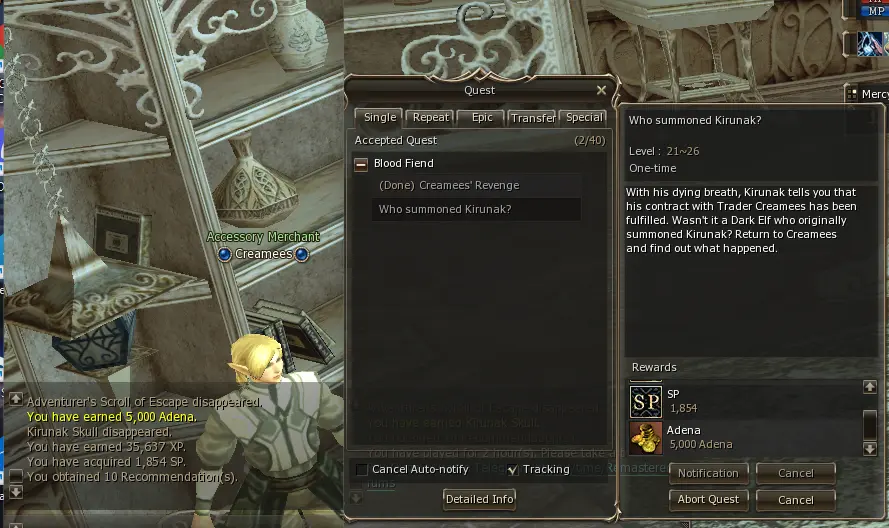This screenshot has width=889, height=528.
Task: Show the Epic quest tab
Action: (x=482, y=118)
